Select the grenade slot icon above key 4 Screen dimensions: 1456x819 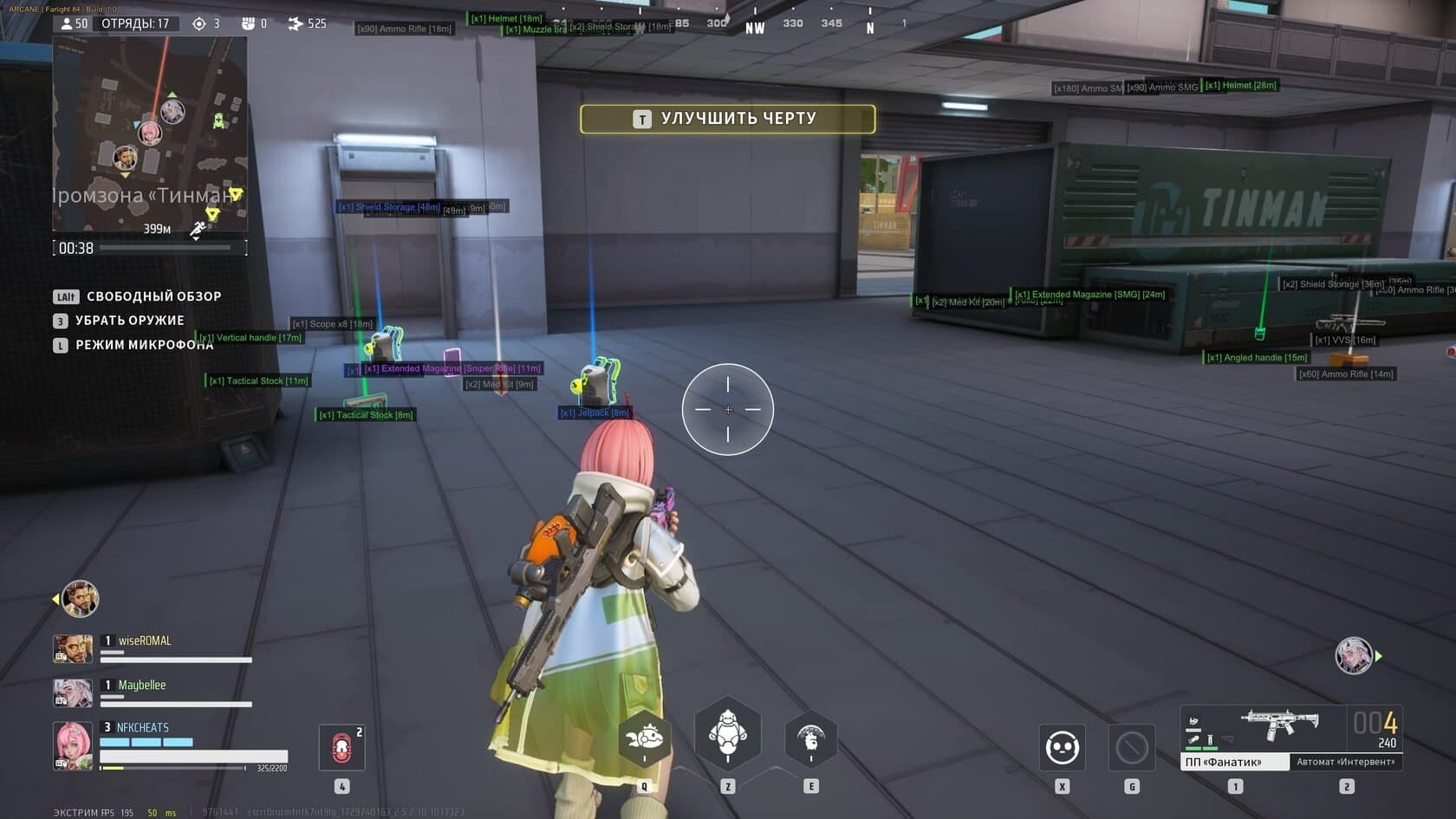click(342, 746)
